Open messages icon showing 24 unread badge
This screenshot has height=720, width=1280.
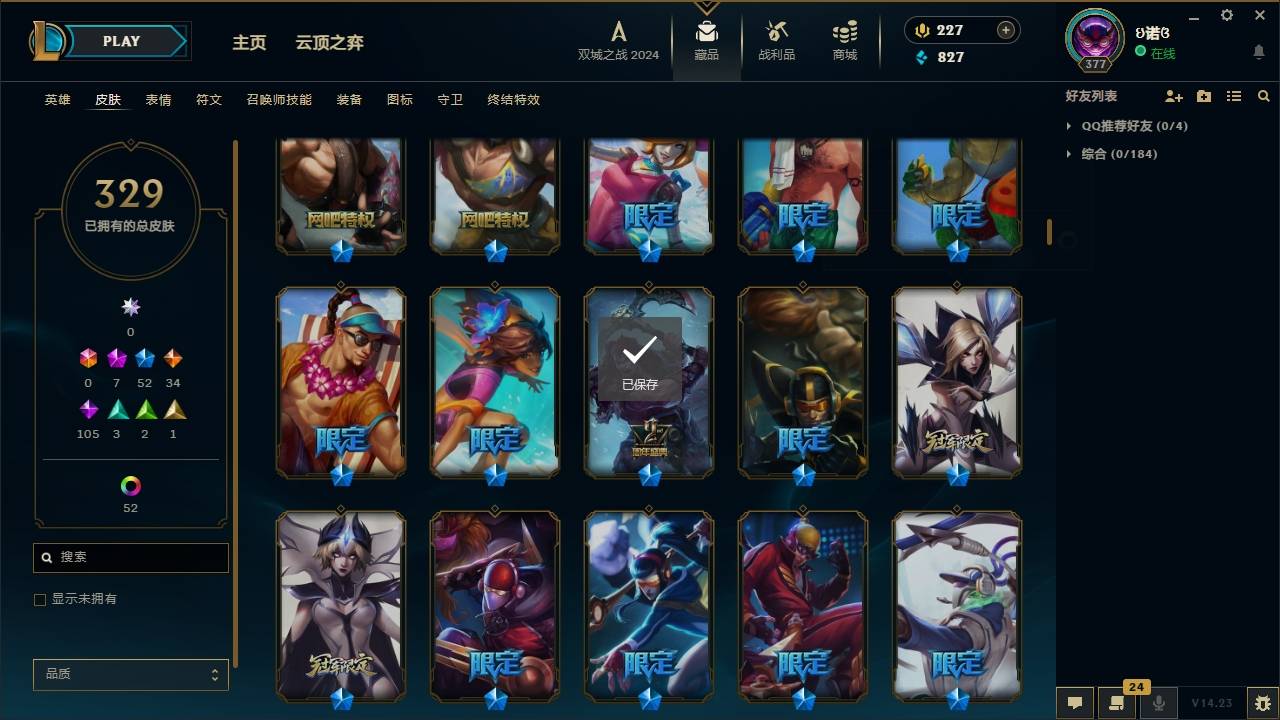(1118, 703)
